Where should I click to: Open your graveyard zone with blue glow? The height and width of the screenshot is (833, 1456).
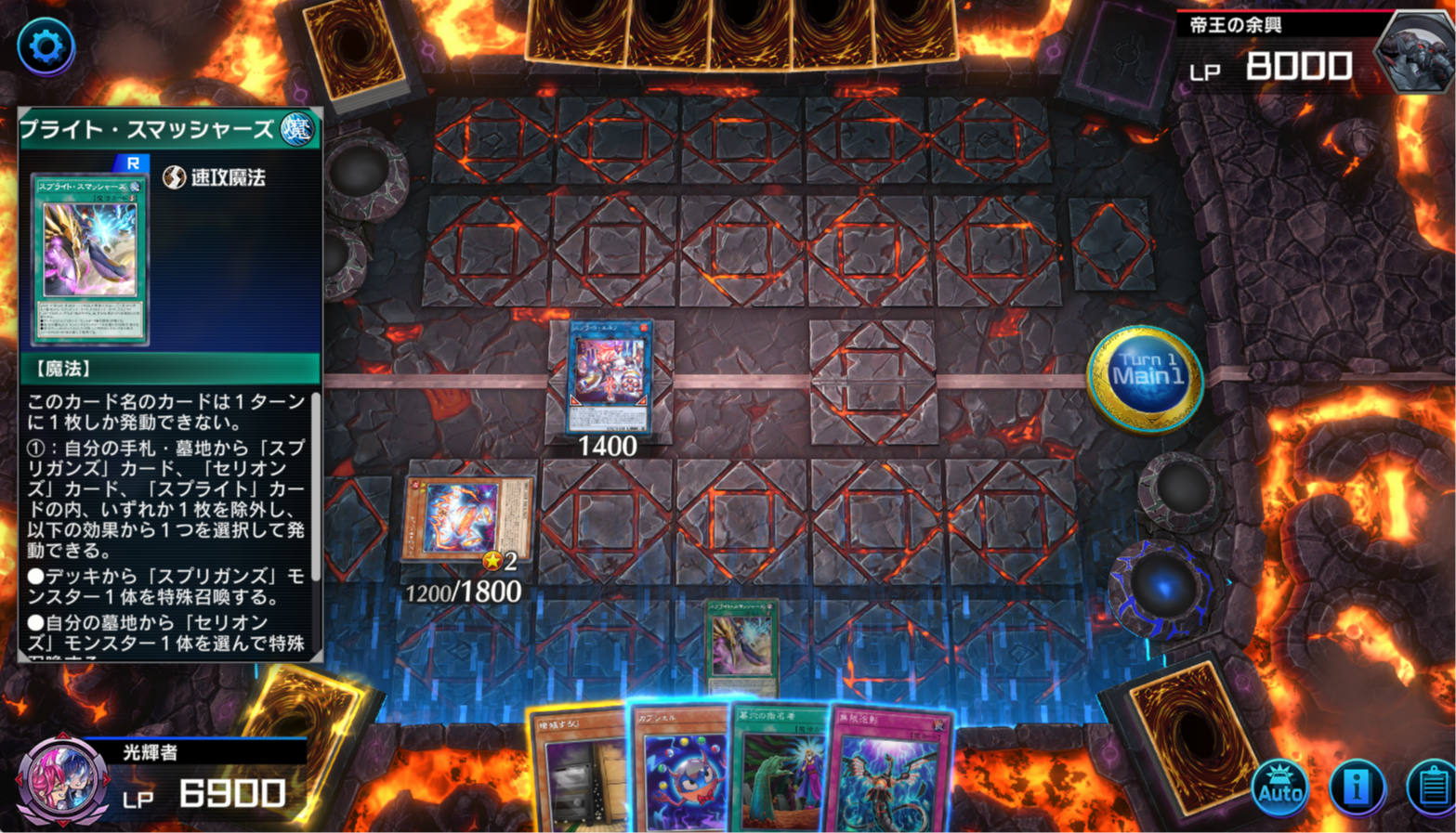[1163, 588]
